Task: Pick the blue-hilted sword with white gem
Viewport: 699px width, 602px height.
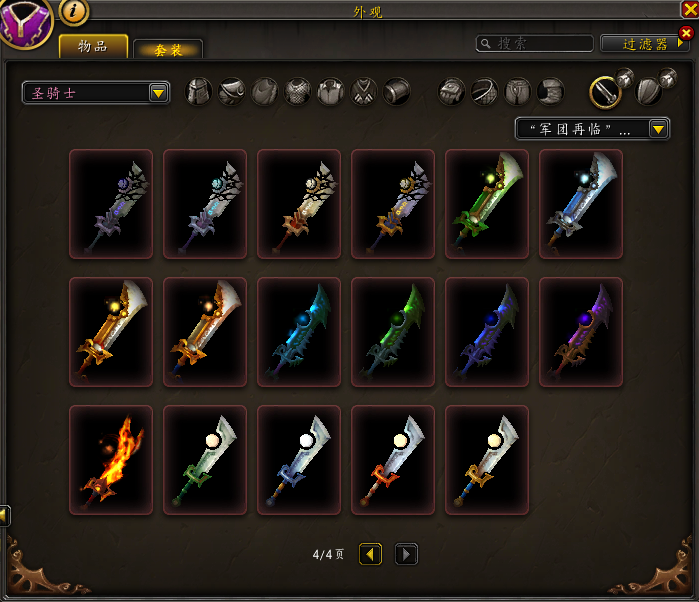Action: 299,459
